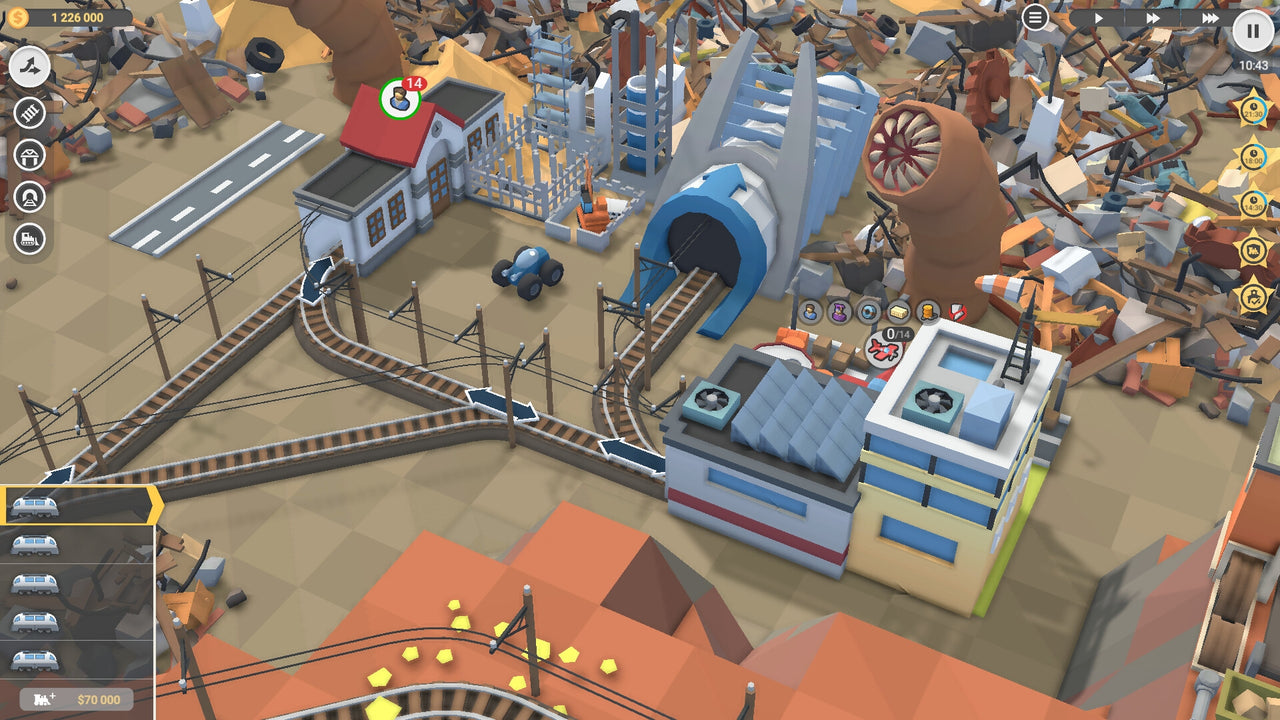
Task: Click the passenger resource icon above the factory
Action: (810, 312)
